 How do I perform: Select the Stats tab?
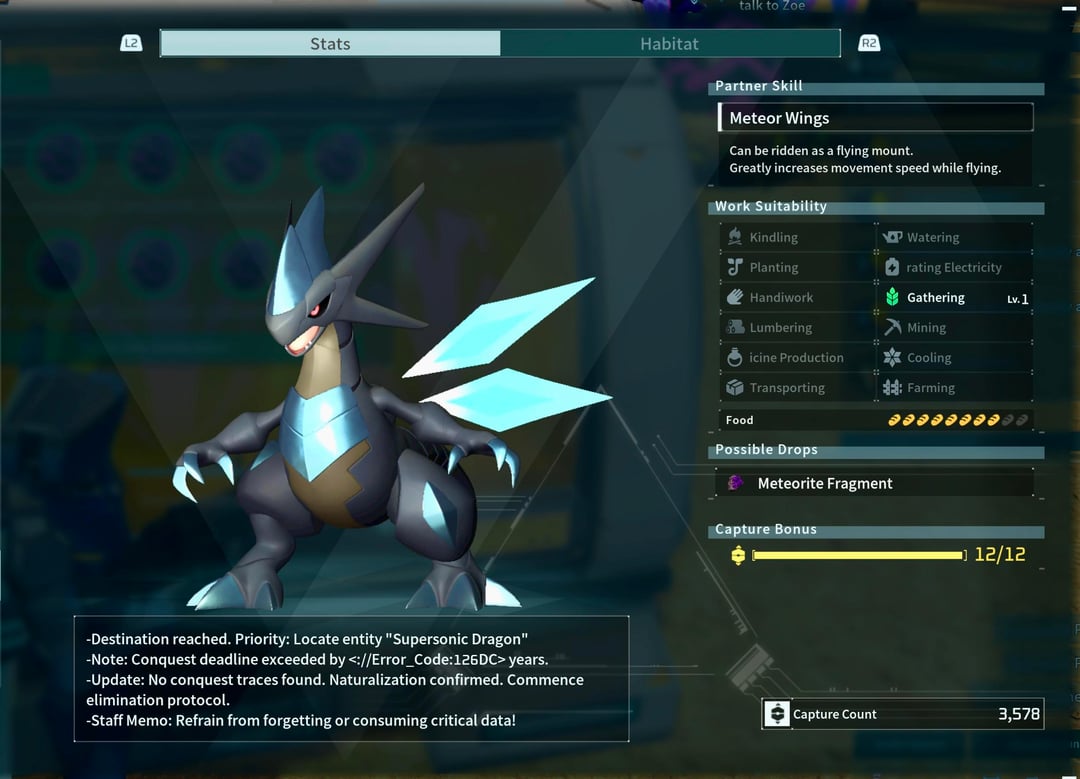(330, 44)
